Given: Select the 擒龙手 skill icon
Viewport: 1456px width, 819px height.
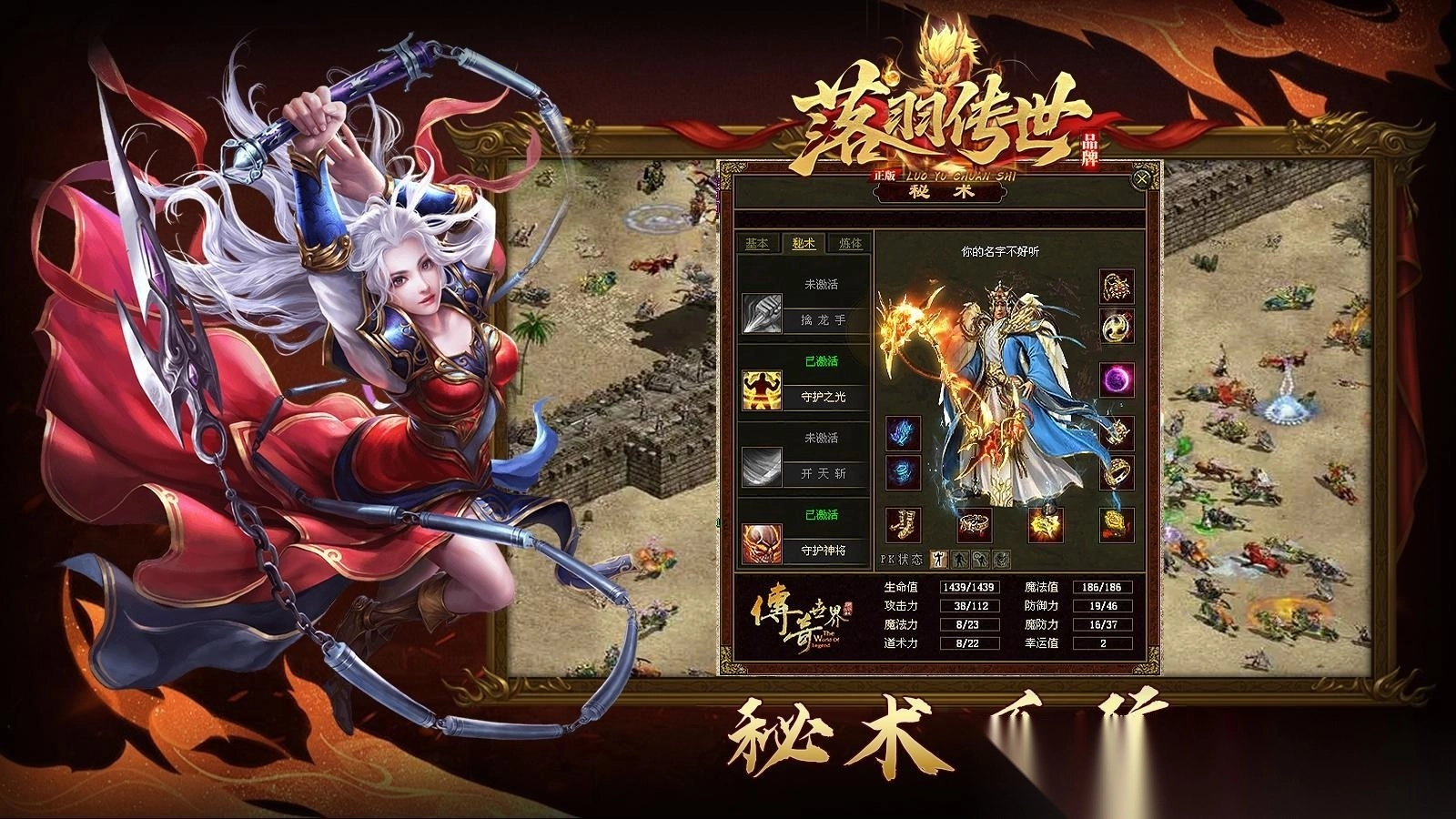Looking at the screenshot, I should pos(763,314).
